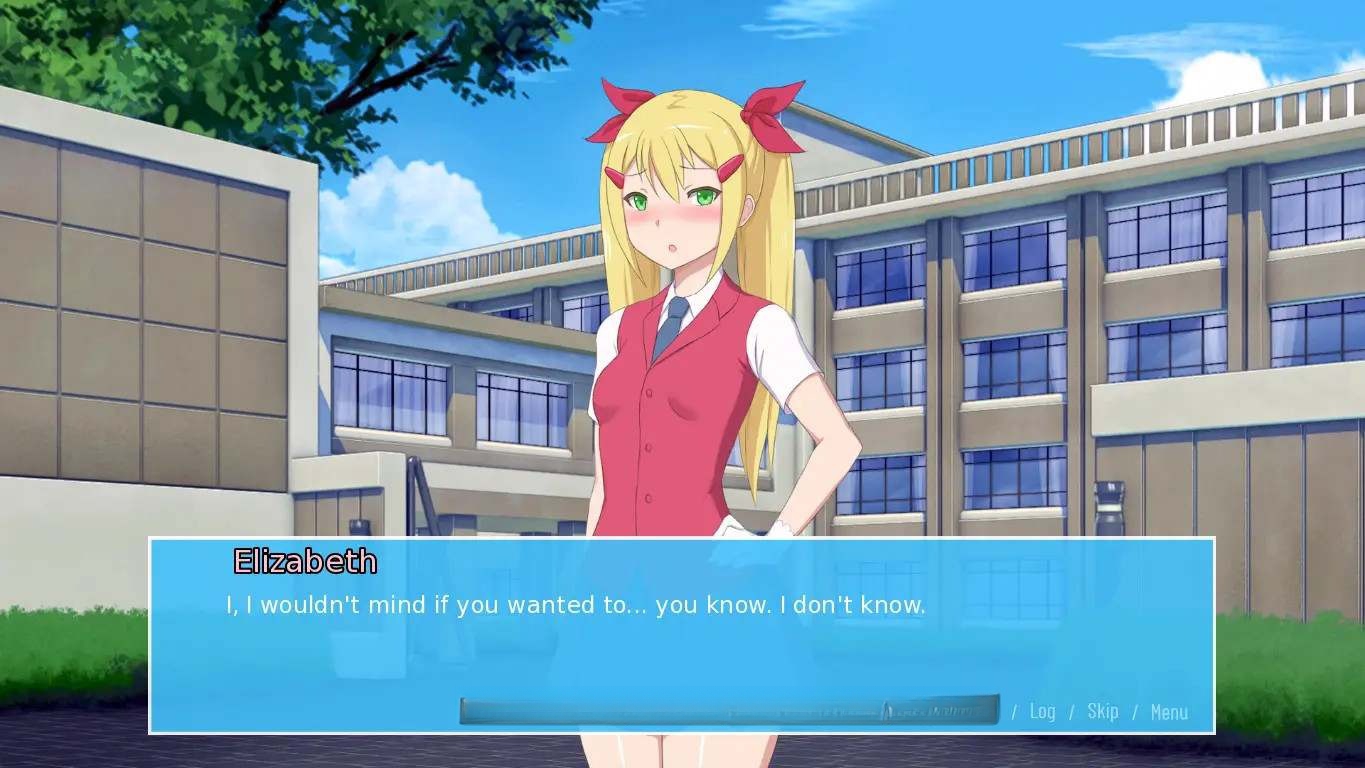Image resolution: width=1365 pixels, height=768 pixels.
Task: Open the game Menu
Action: pos(1169,712)
